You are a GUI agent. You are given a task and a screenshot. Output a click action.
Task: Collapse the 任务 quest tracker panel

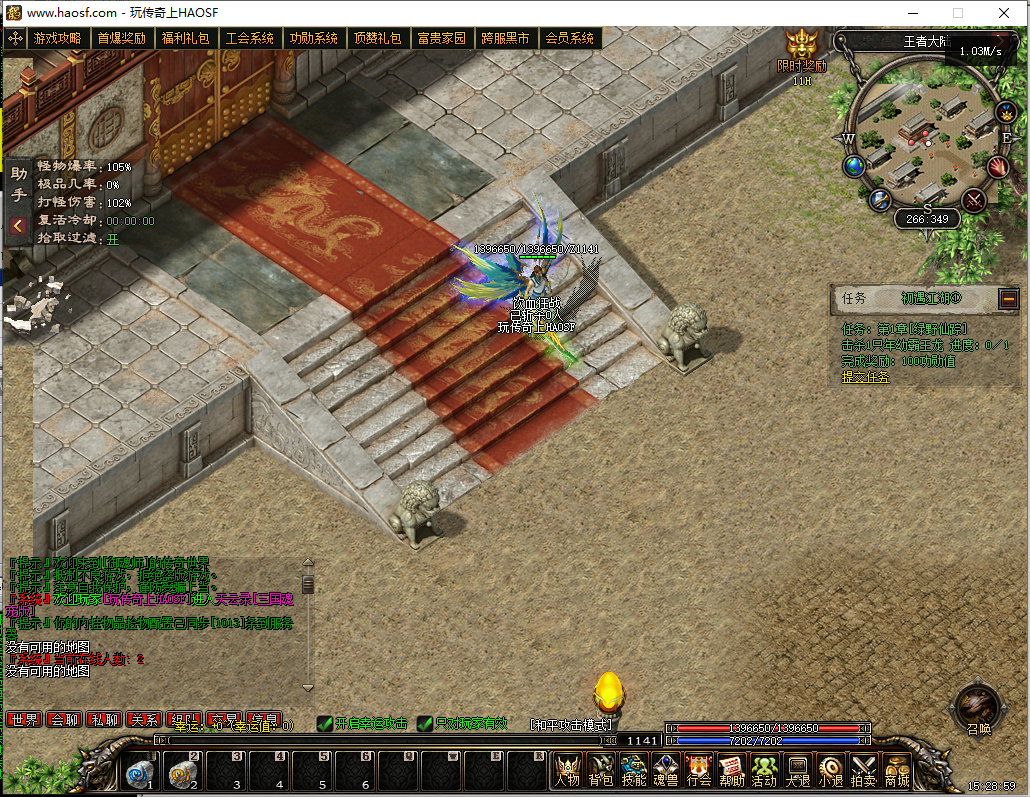point(1008,298)
